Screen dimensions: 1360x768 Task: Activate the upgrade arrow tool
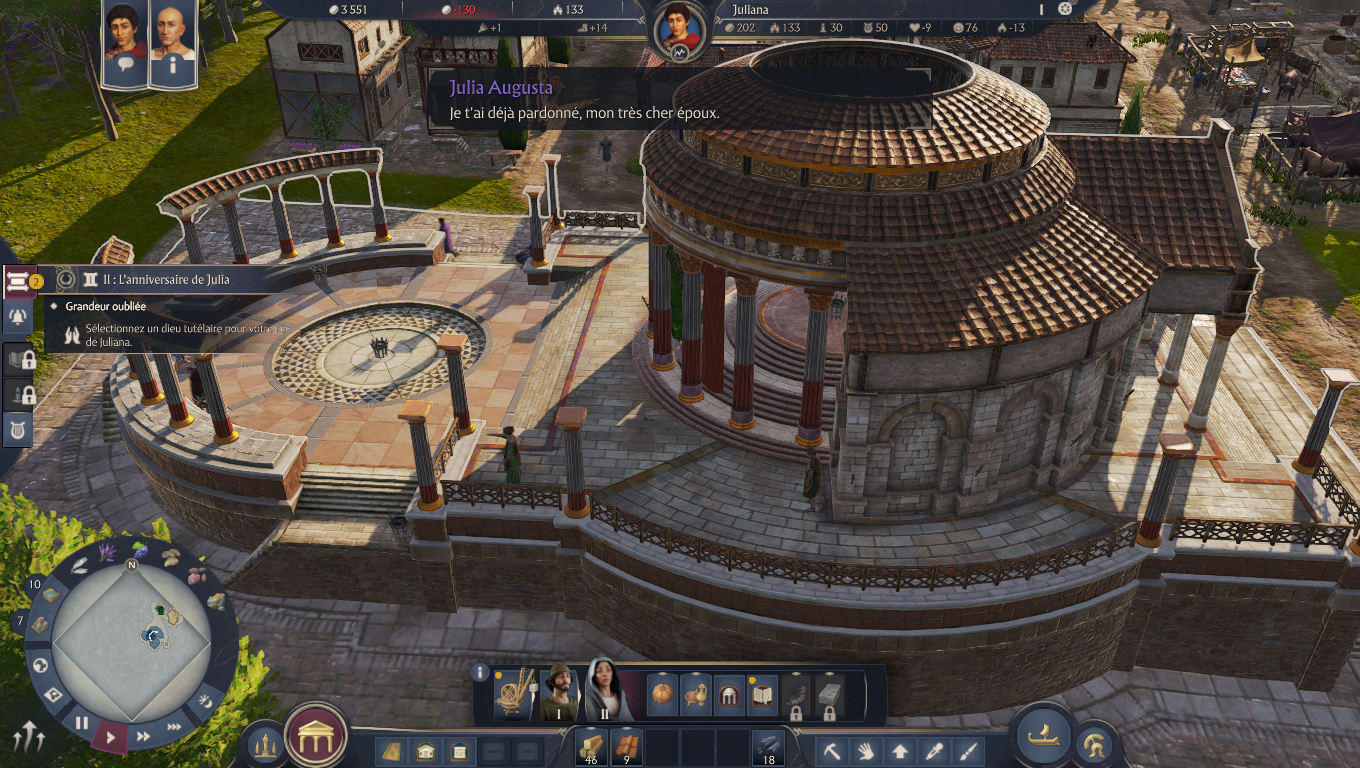coord(900,750)
